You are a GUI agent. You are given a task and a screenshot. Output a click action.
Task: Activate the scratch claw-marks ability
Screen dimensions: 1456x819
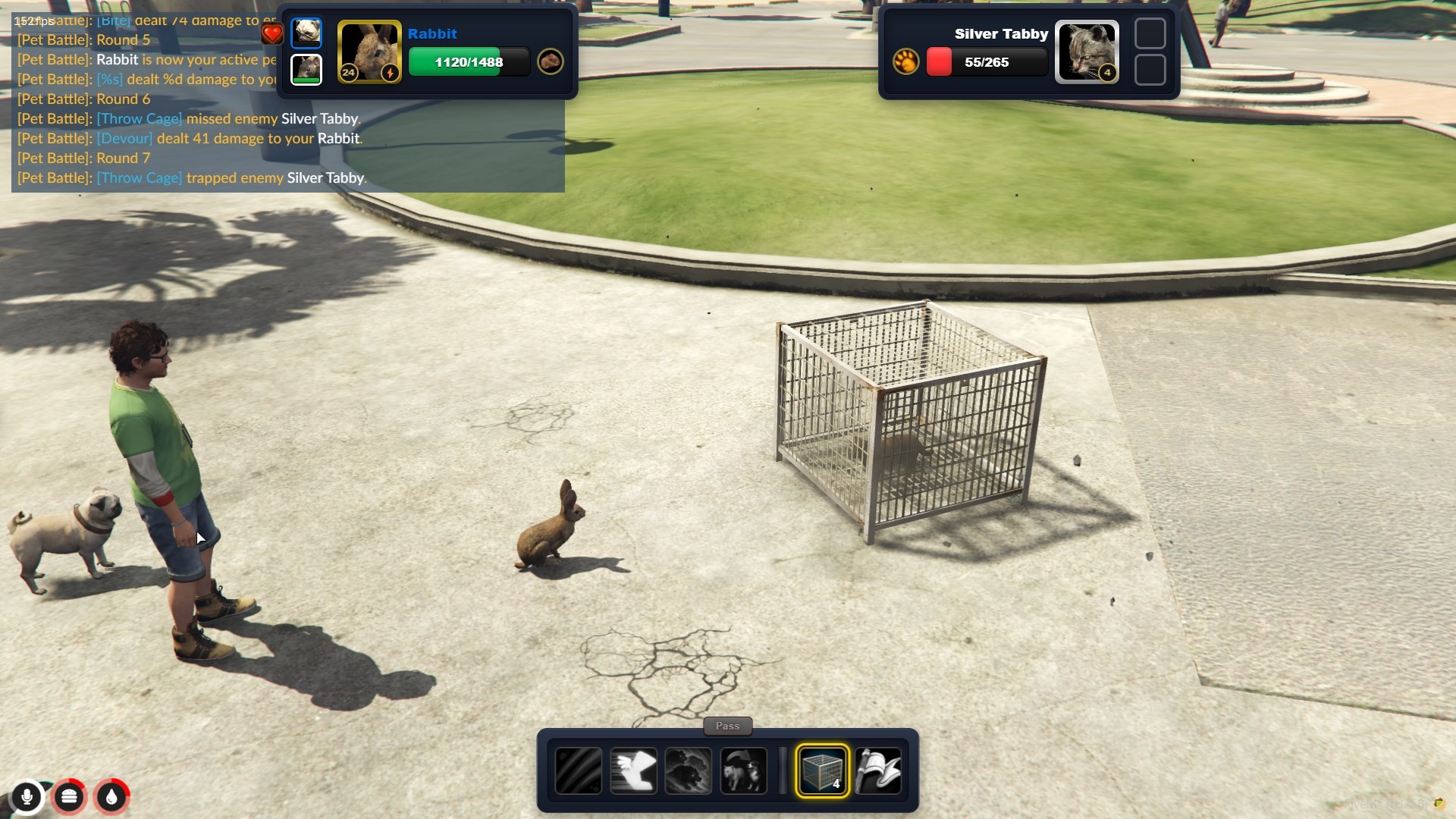(579, 771)
